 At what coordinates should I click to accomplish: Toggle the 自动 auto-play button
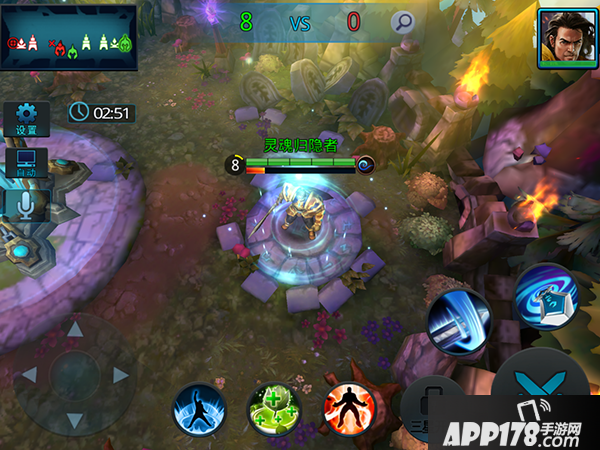click(x=26, y=163)
